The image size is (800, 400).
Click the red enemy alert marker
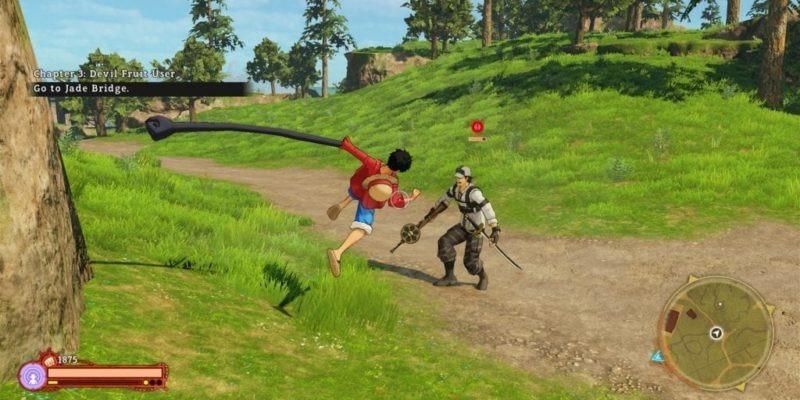[477, 127]
